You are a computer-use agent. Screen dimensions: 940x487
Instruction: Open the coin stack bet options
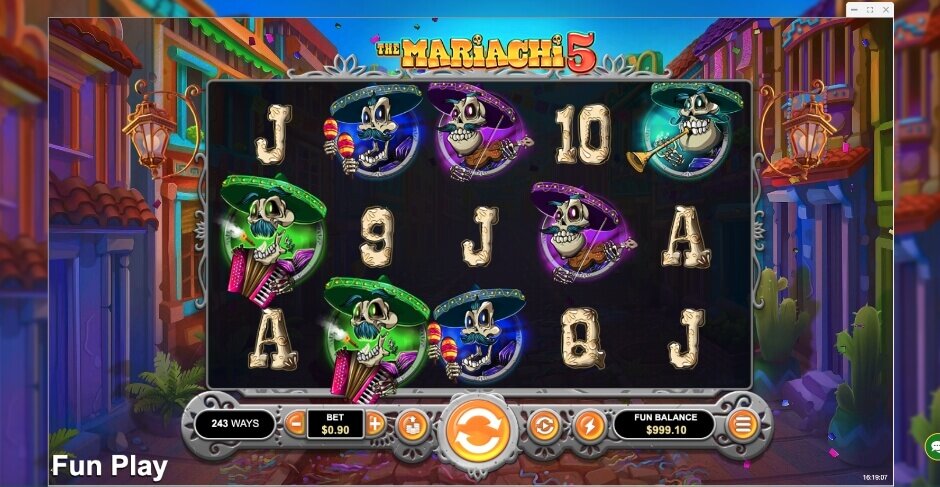[412, 426]
